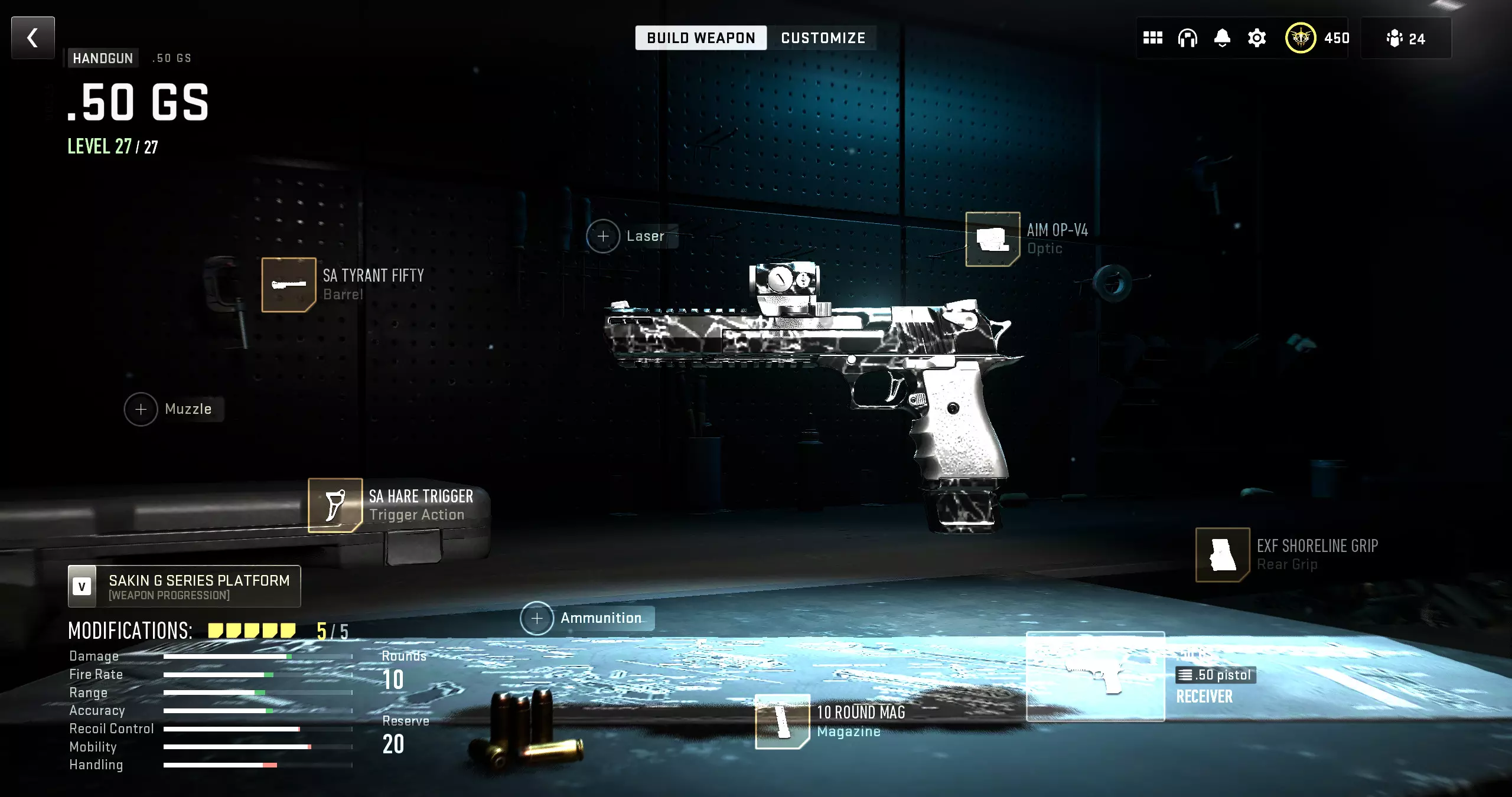Select the SA Tyrant Fifty barrel slot
Screen dimensions: 1512x797
(x=289, y=285)
